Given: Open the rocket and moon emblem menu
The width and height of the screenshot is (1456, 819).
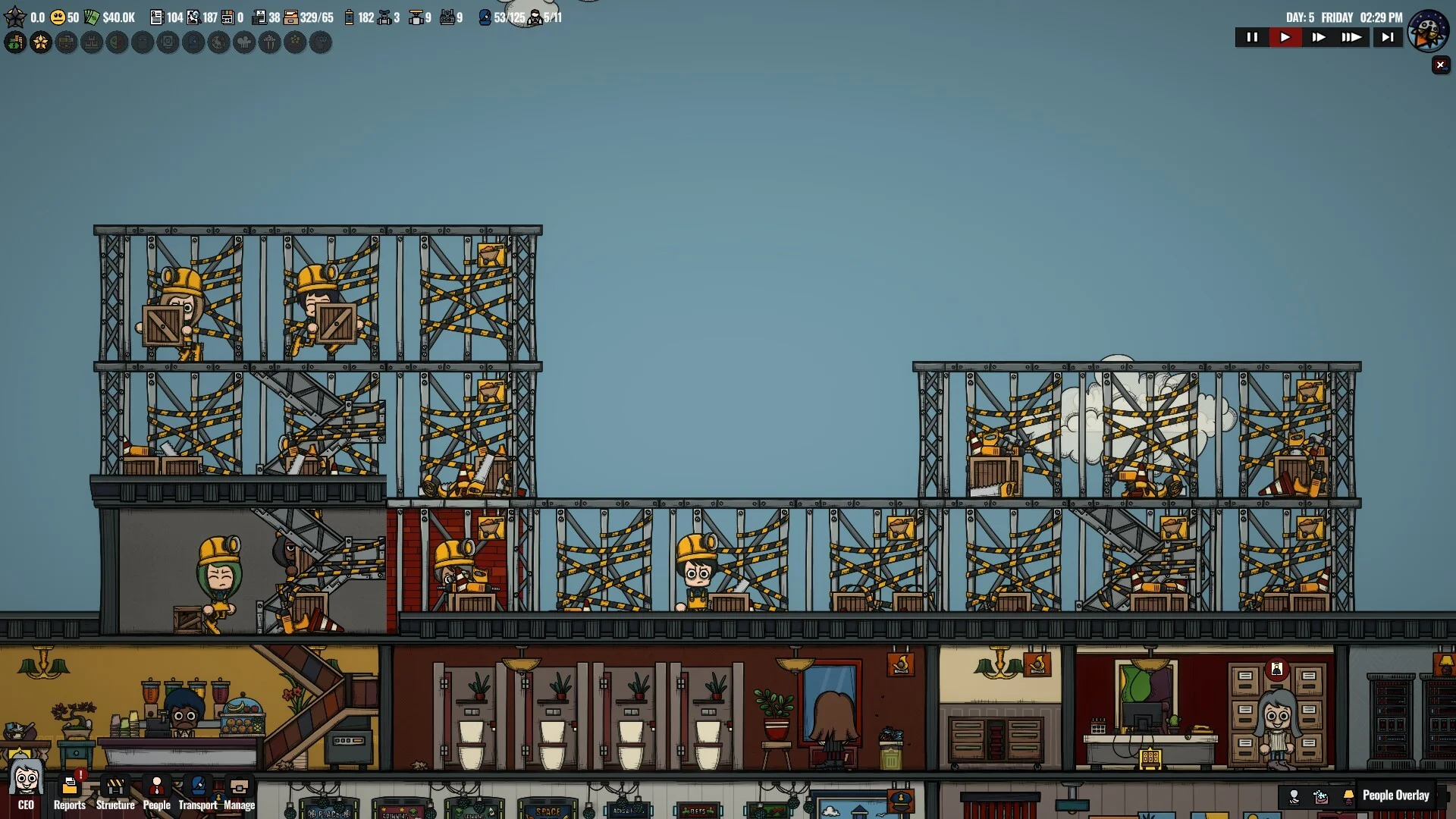Looking at the screenshot, I should [1428, 30].
